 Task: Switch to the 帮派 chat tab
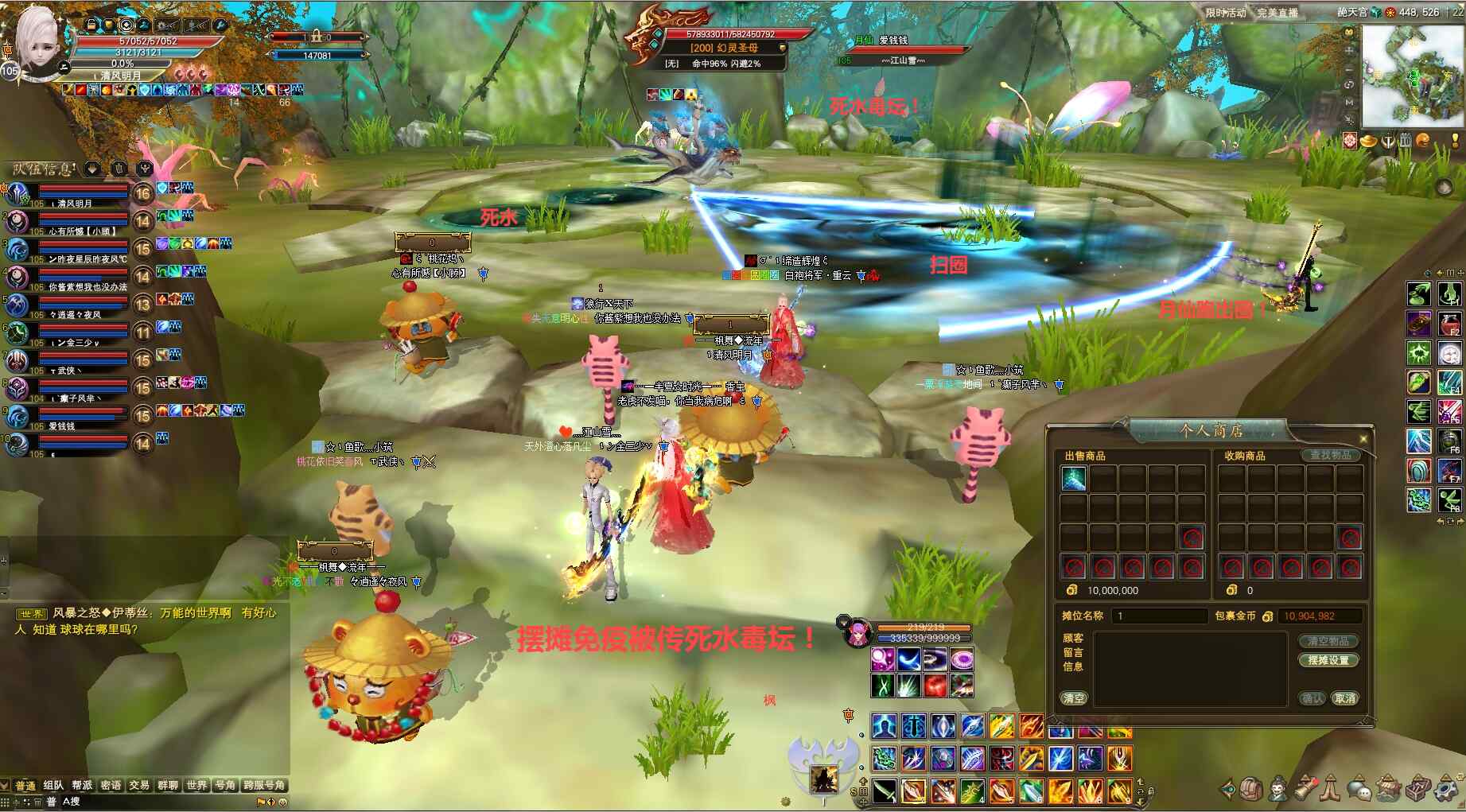(x=82, y=785)
